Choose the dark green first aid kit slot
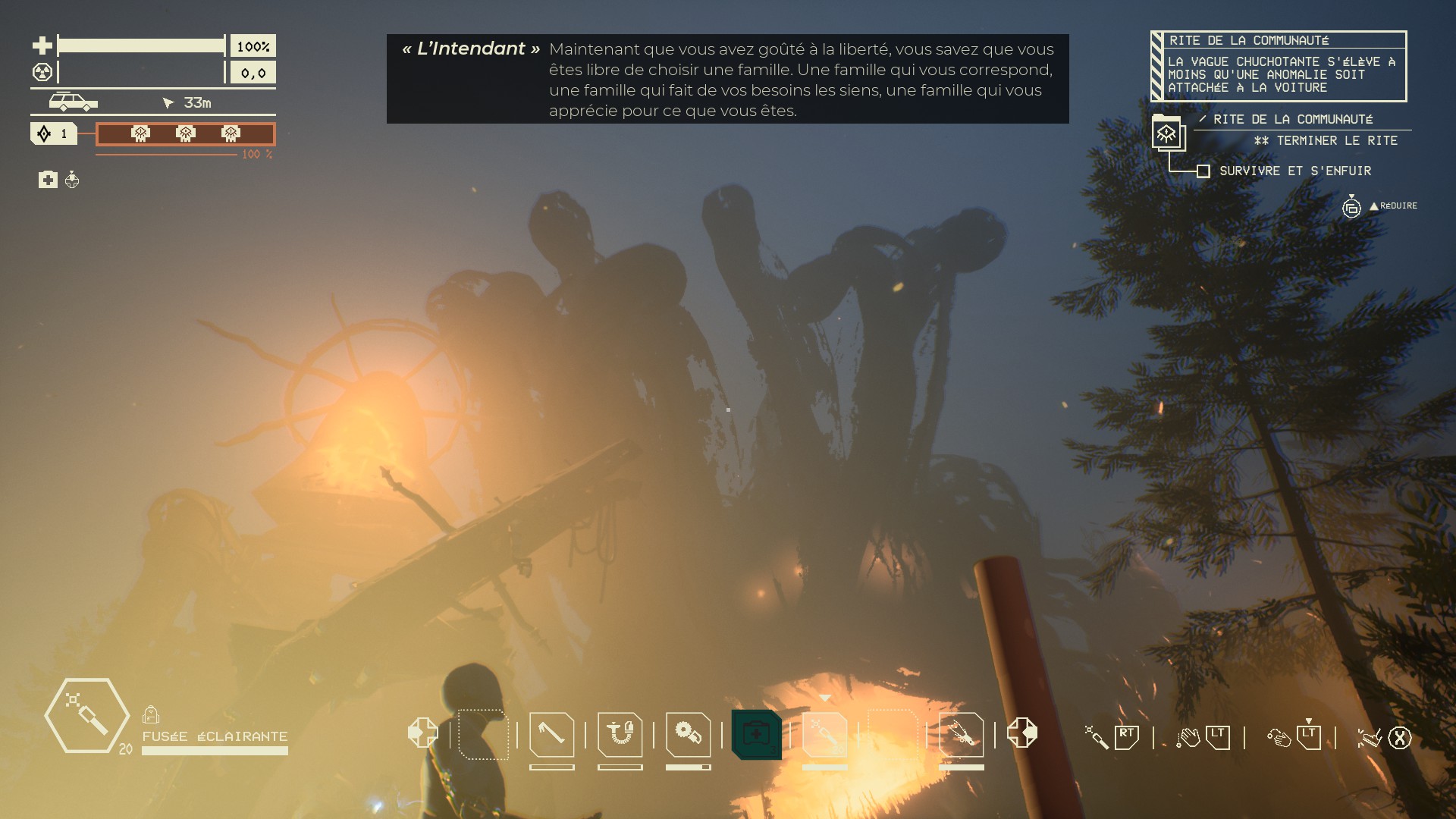This screenshot has width=1456, height=819. pyautogui.click(x=756, y=734)
